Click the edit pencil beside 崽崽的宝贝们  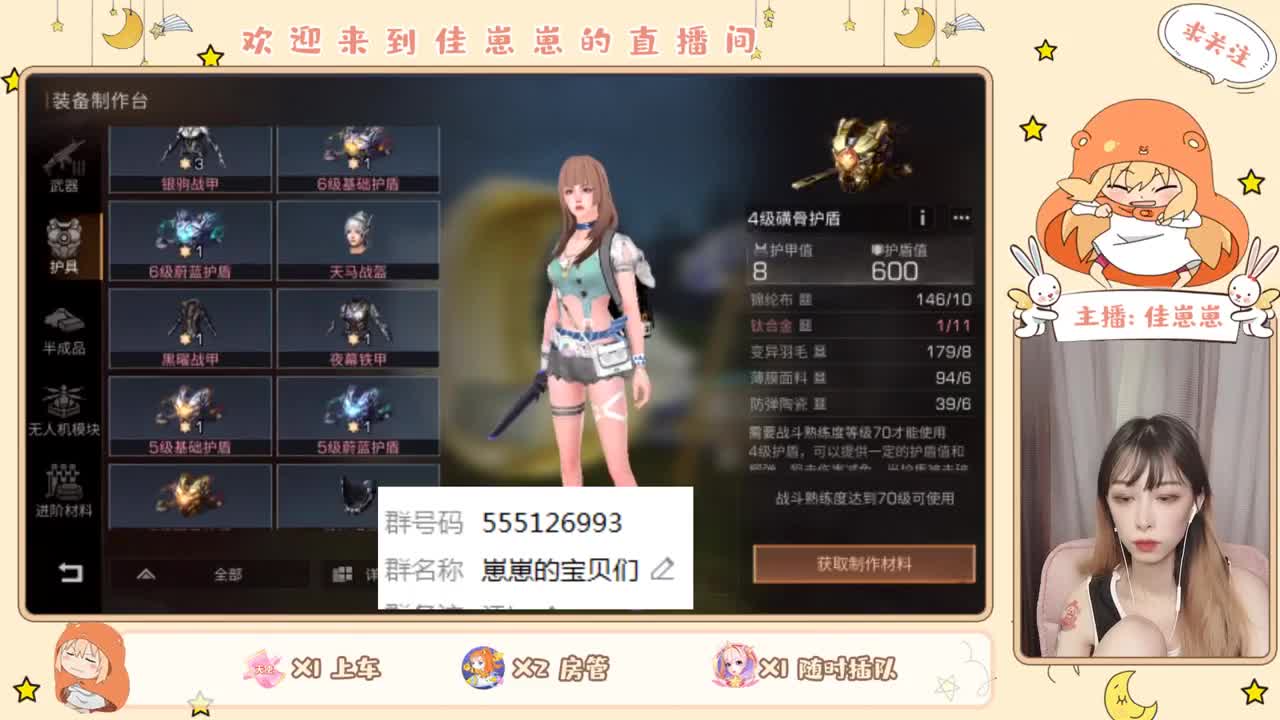pos(662,570)
